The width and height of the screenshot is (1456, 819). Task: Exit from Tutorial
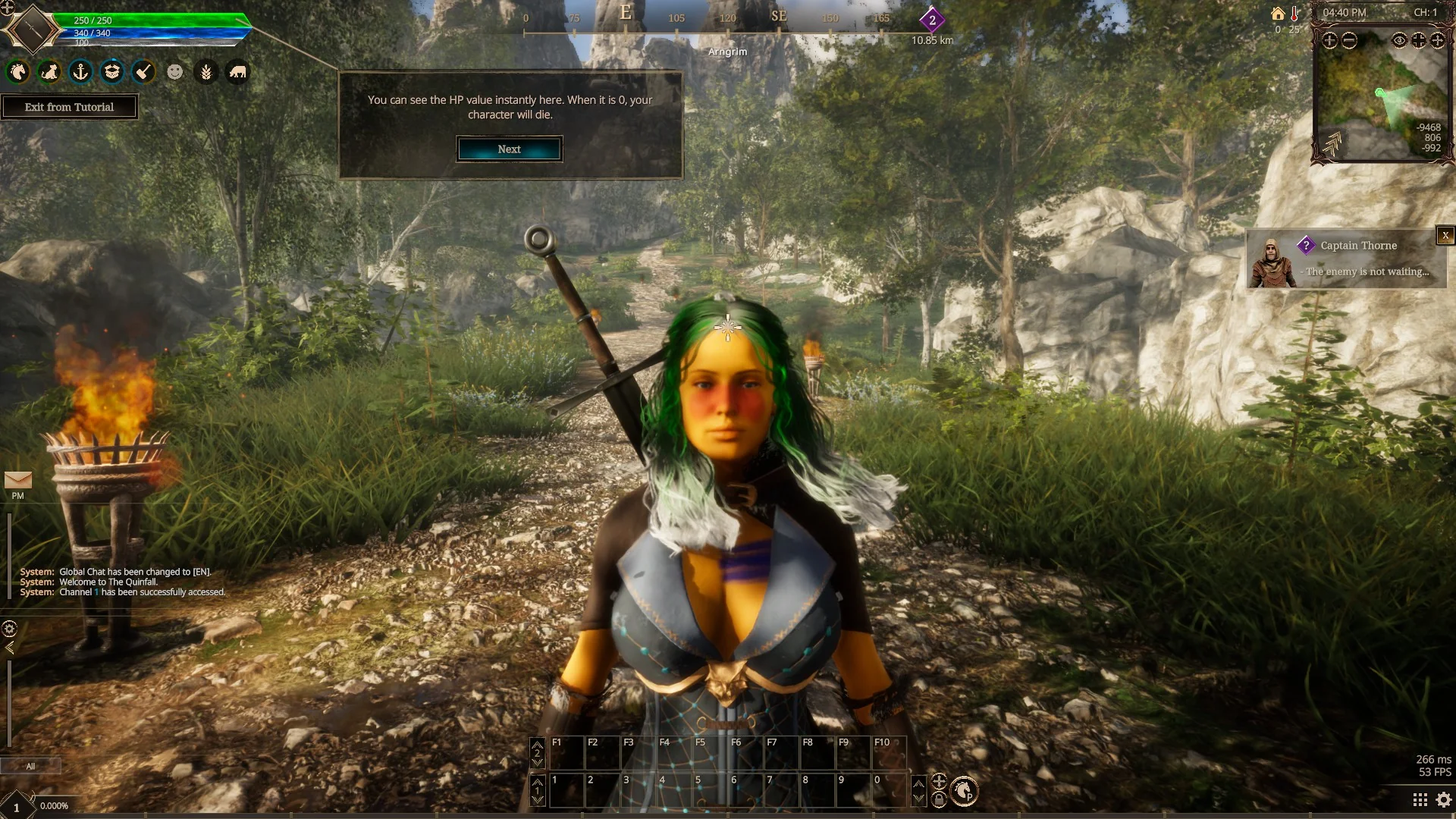tap(69, 107)
